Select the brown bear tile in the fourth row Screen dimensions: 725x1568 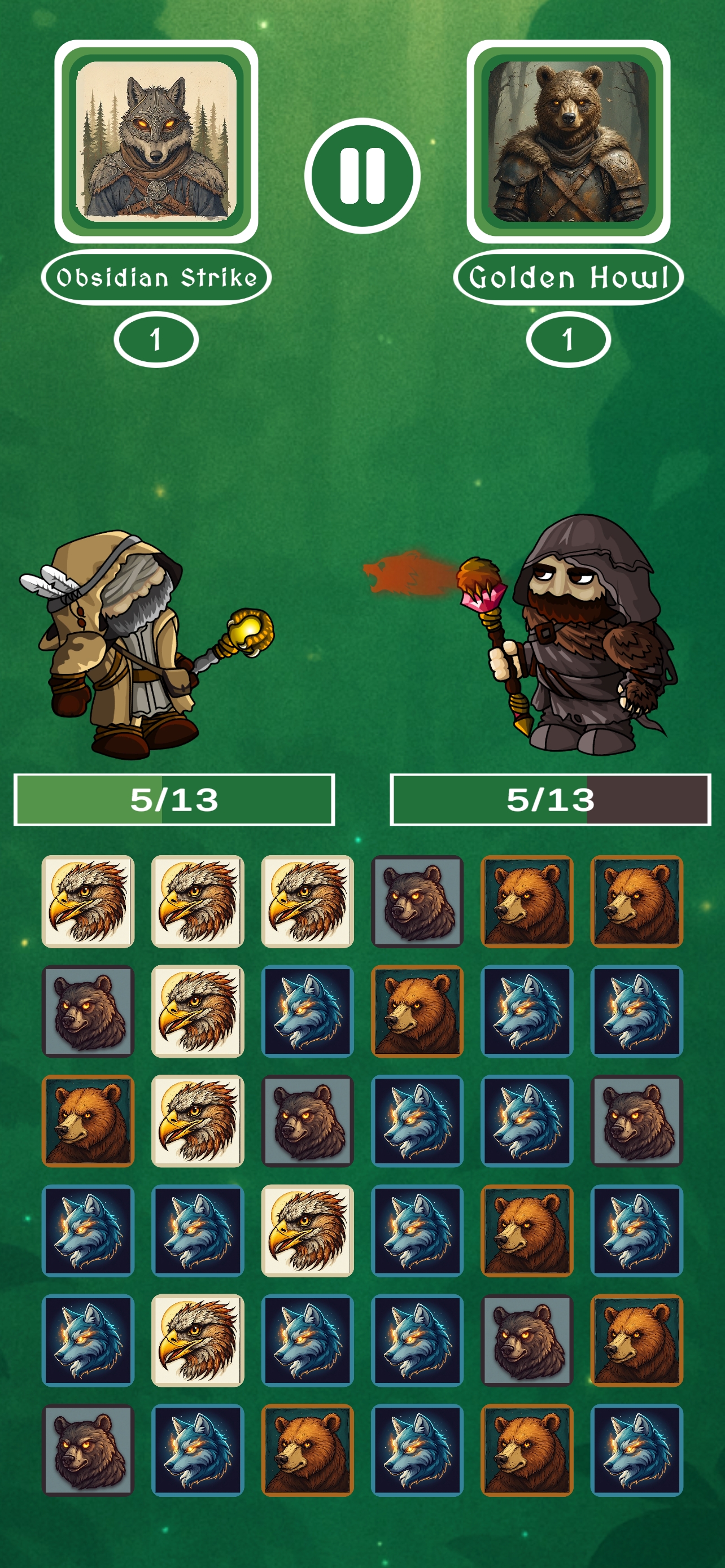(x=527, y=1230)
